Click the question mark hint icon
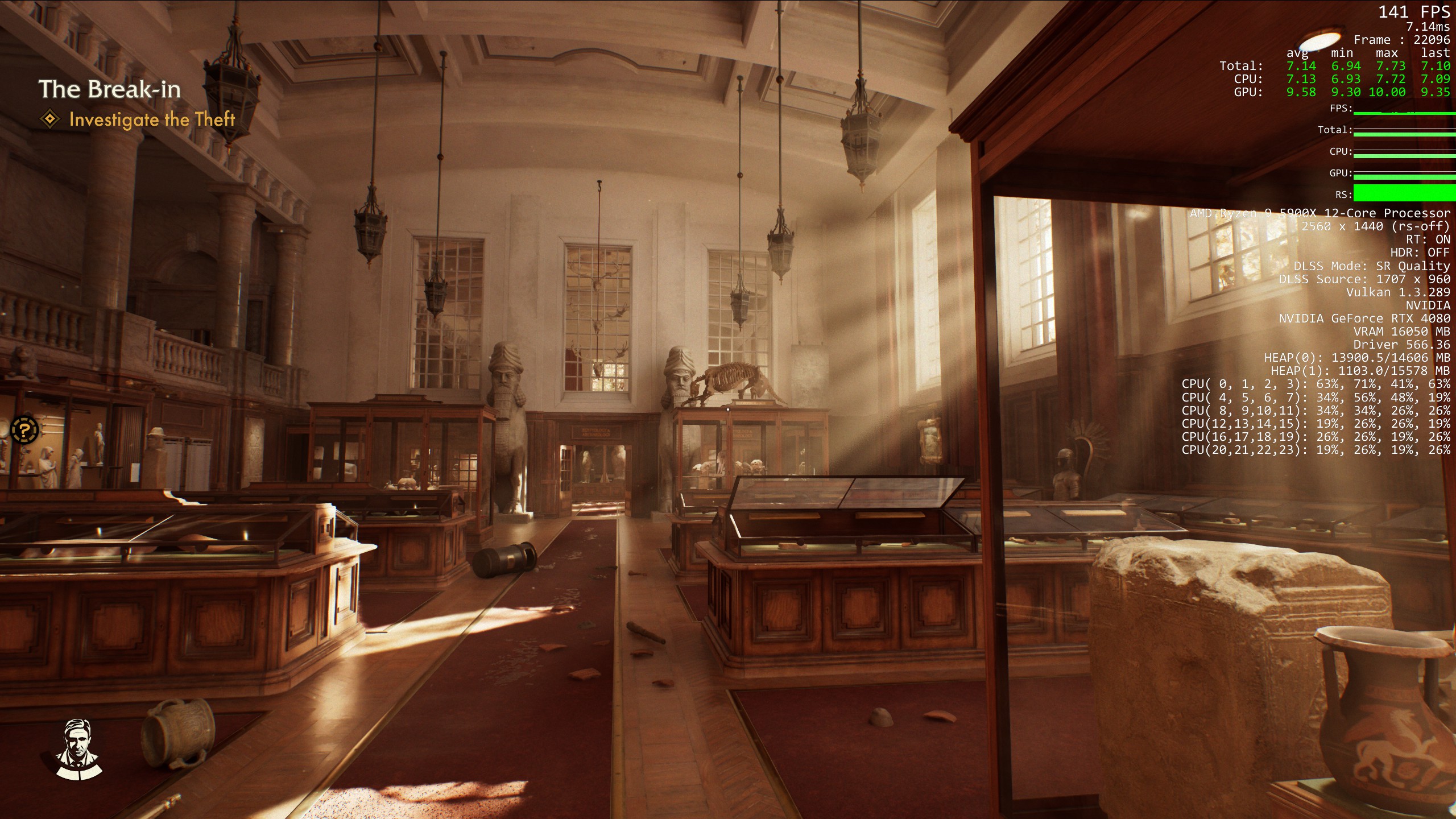 24,430
